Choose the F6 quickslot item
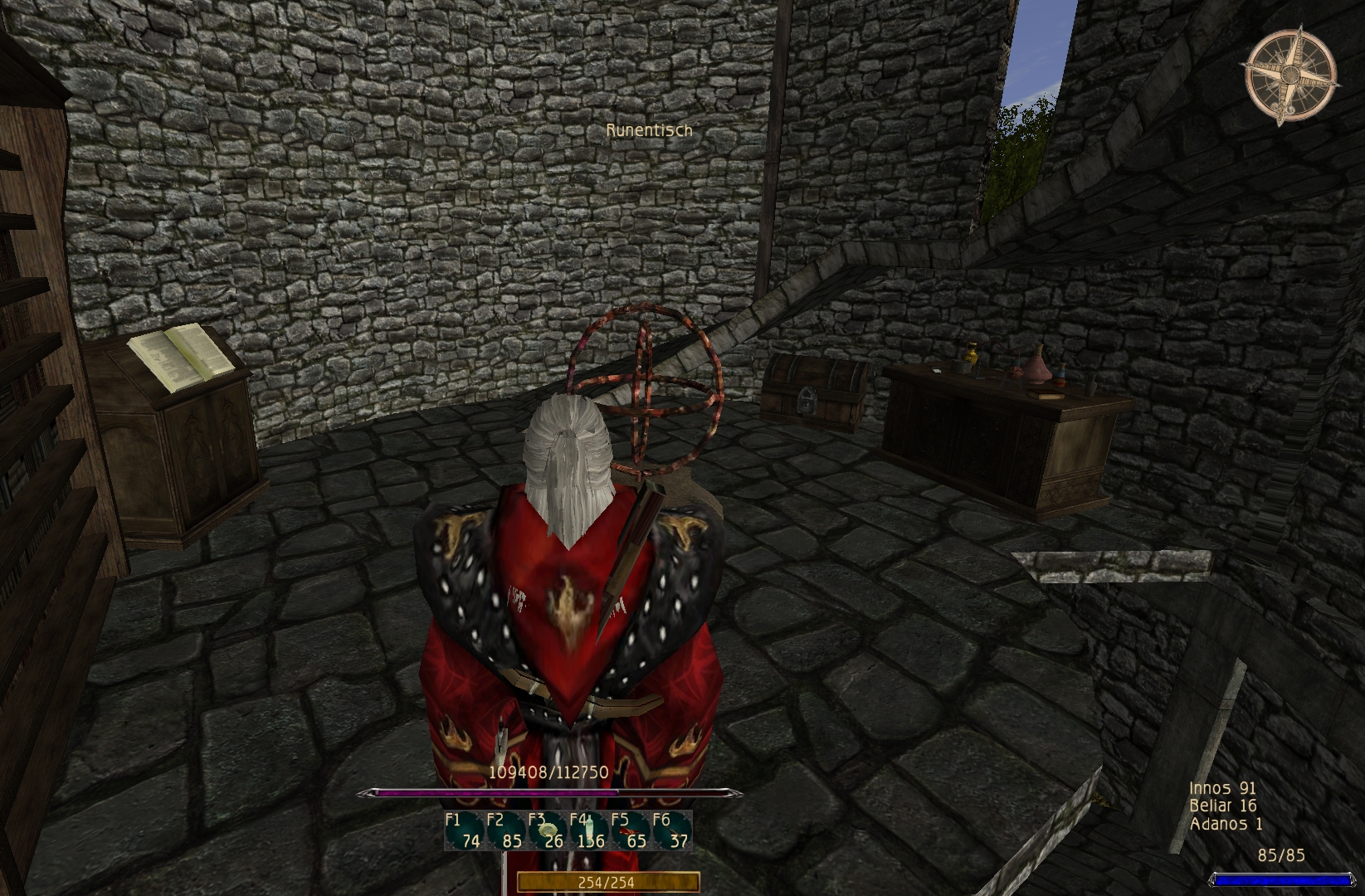This screenshot has width=1365, height=896. pos(671,830)
